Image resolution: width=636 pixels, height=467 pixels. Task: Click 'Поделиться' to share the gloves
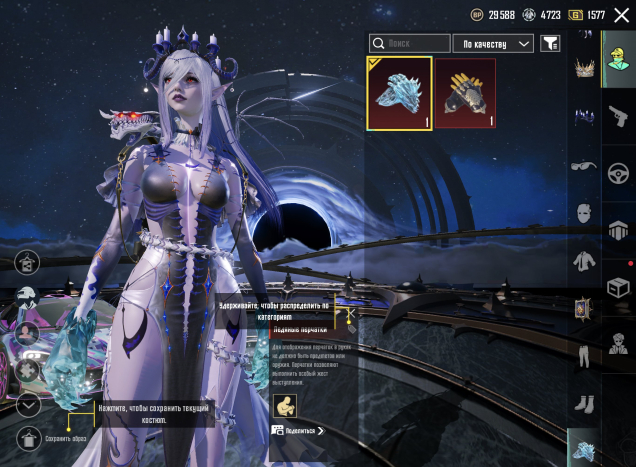point(299,431)
